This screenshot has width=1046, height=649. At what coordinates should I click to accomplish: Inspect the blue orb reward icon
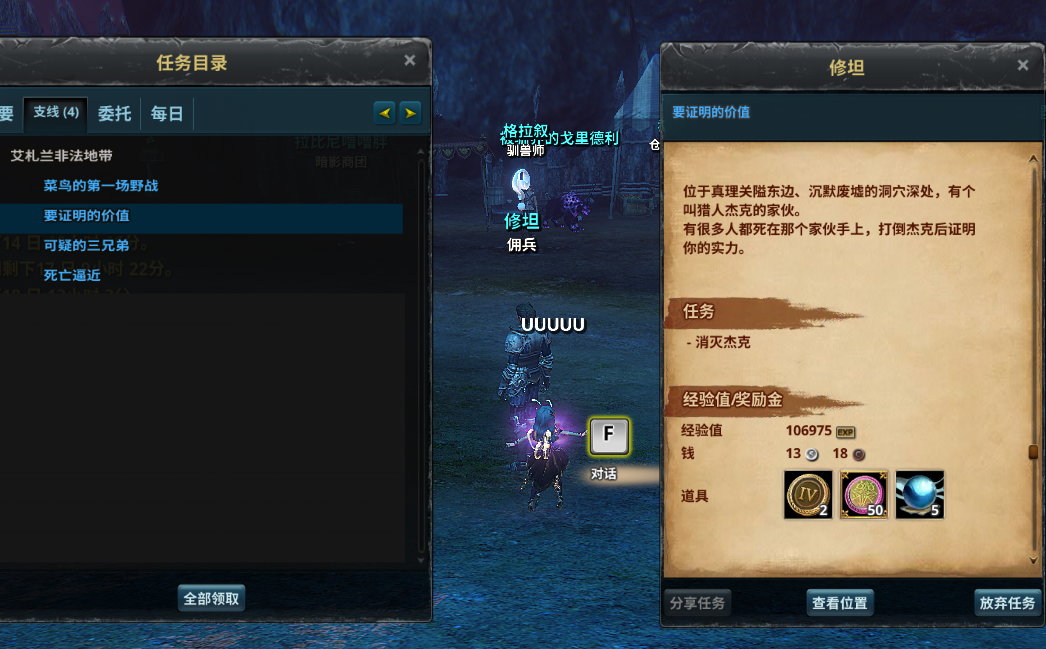click(920, 495)
